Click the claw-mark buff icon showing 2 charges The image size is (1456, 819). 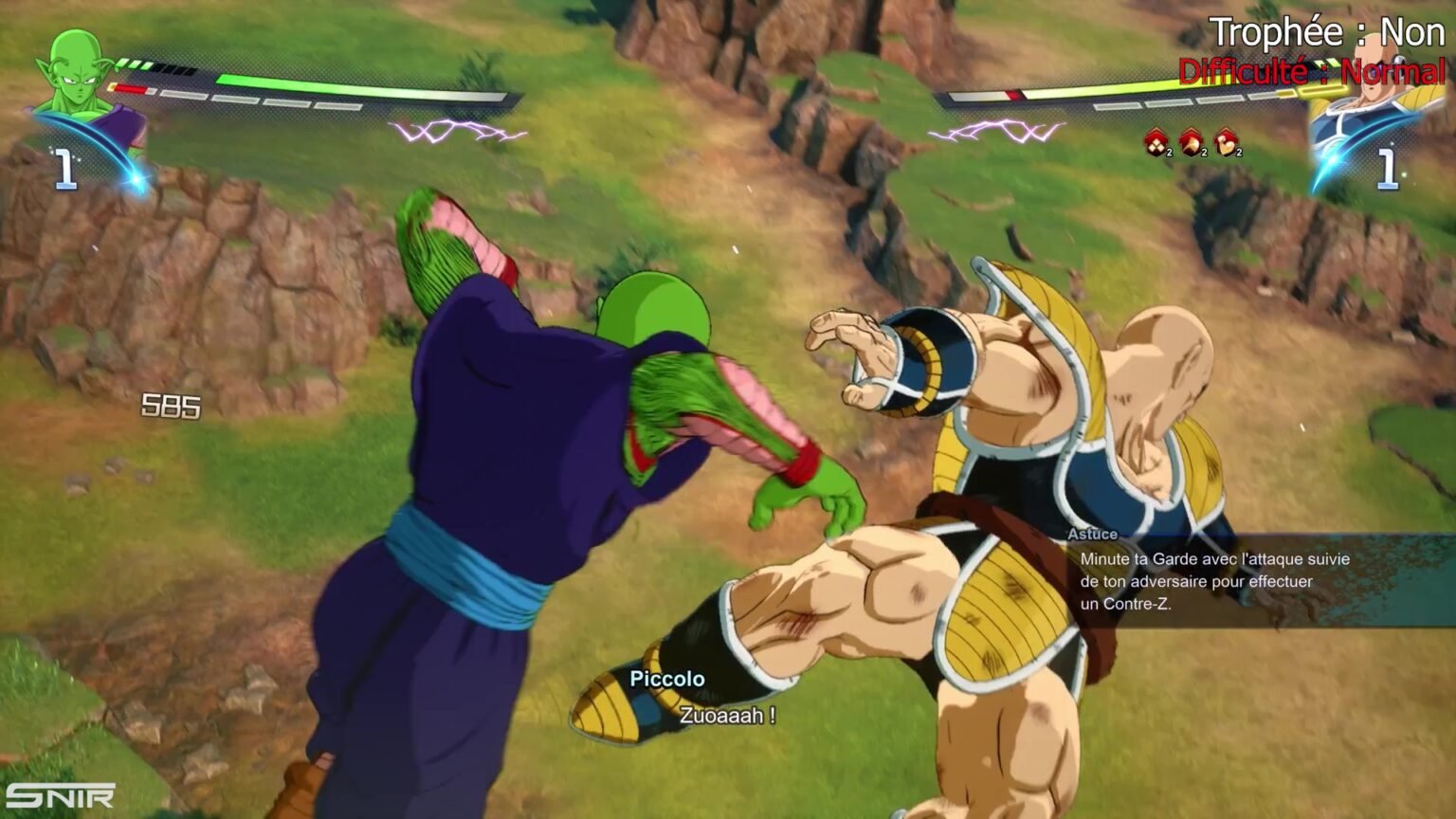1192,144
